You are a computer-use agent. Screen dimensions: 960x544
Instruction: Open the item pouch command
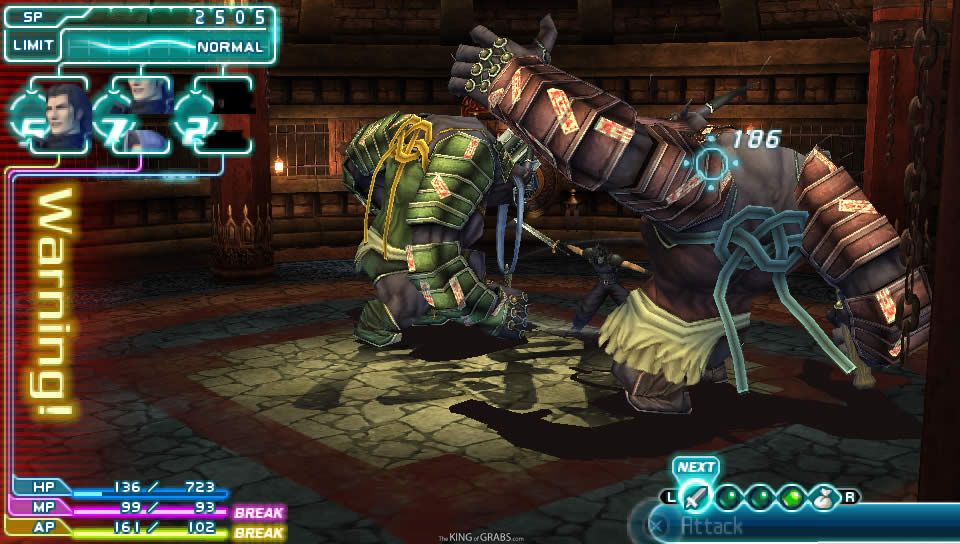click(x=826, y=496)
